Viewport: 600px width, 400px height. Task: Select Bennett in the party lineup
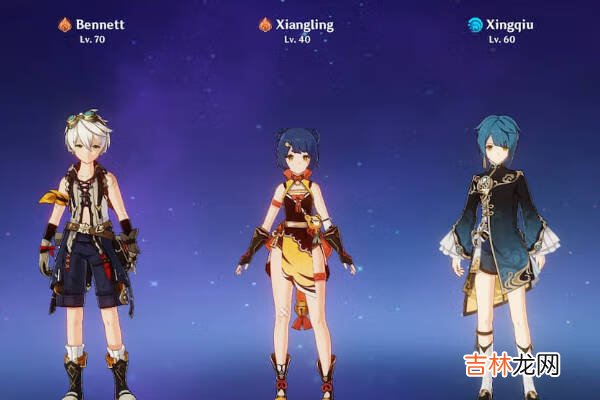coord(88,240)
